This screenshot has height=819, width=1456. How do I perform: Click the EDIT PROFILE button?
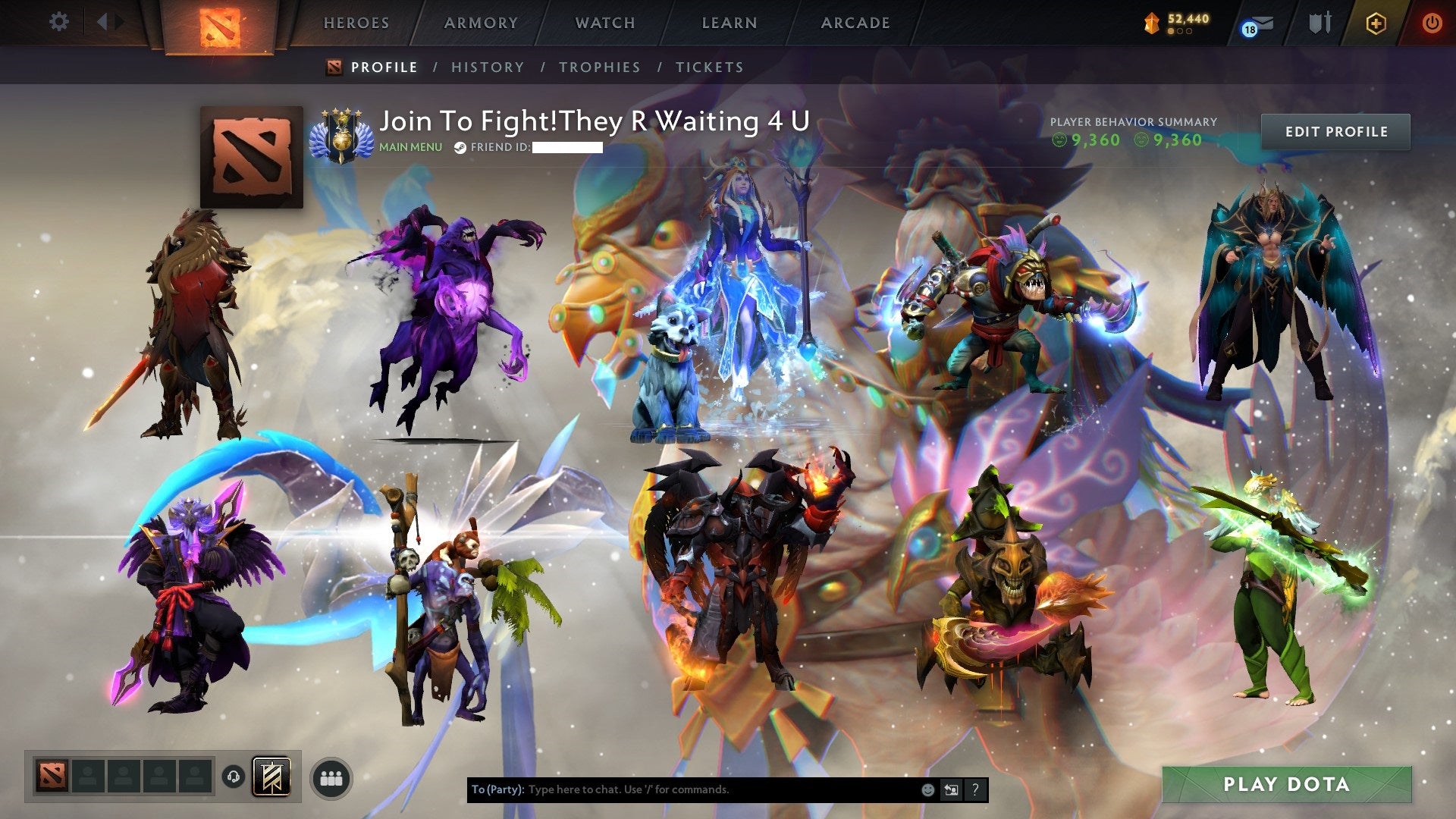click(1337, 130)
